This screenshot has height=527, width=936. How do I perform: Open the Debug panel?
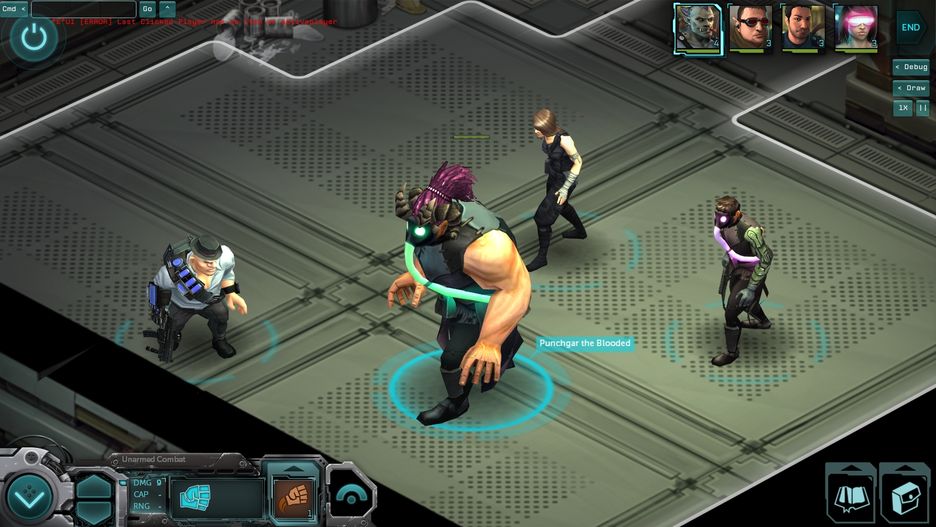911,67
